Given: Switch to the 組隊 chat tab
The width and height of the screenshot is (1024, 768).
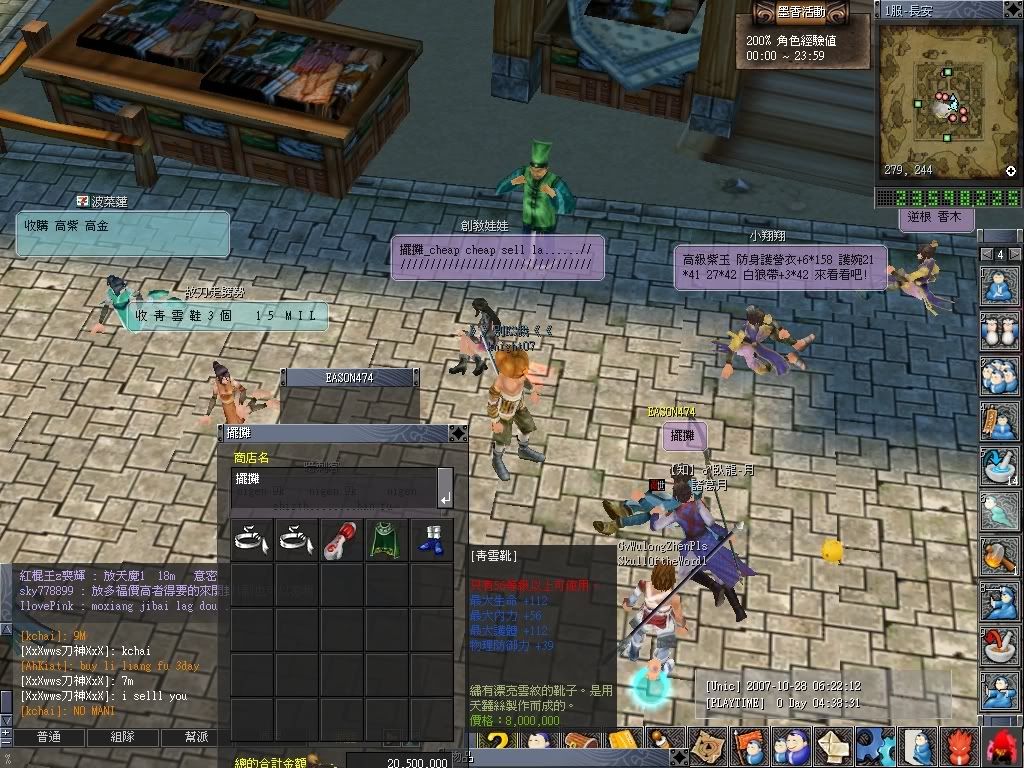Looking at the screenshot, I should pos(122,737).
